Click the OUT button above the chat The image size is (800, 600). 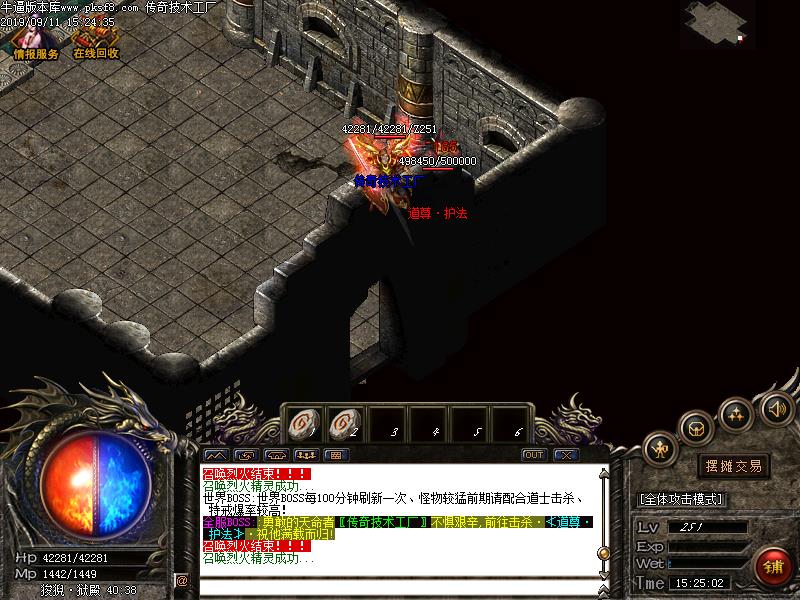pos(534,455)
